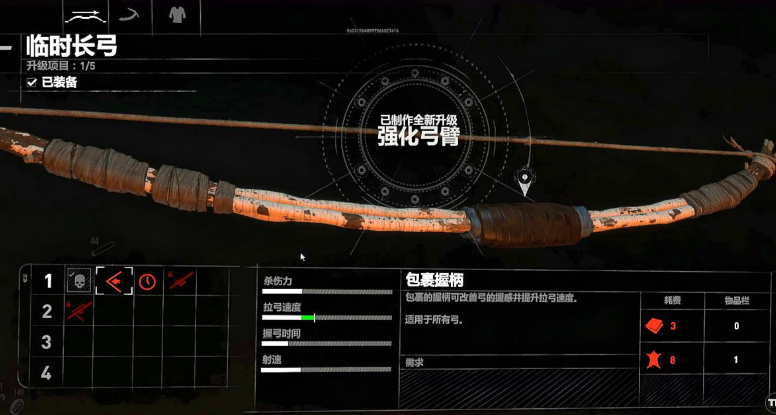Toggle the 已装备 equipped checkbox

click(32, 82)
